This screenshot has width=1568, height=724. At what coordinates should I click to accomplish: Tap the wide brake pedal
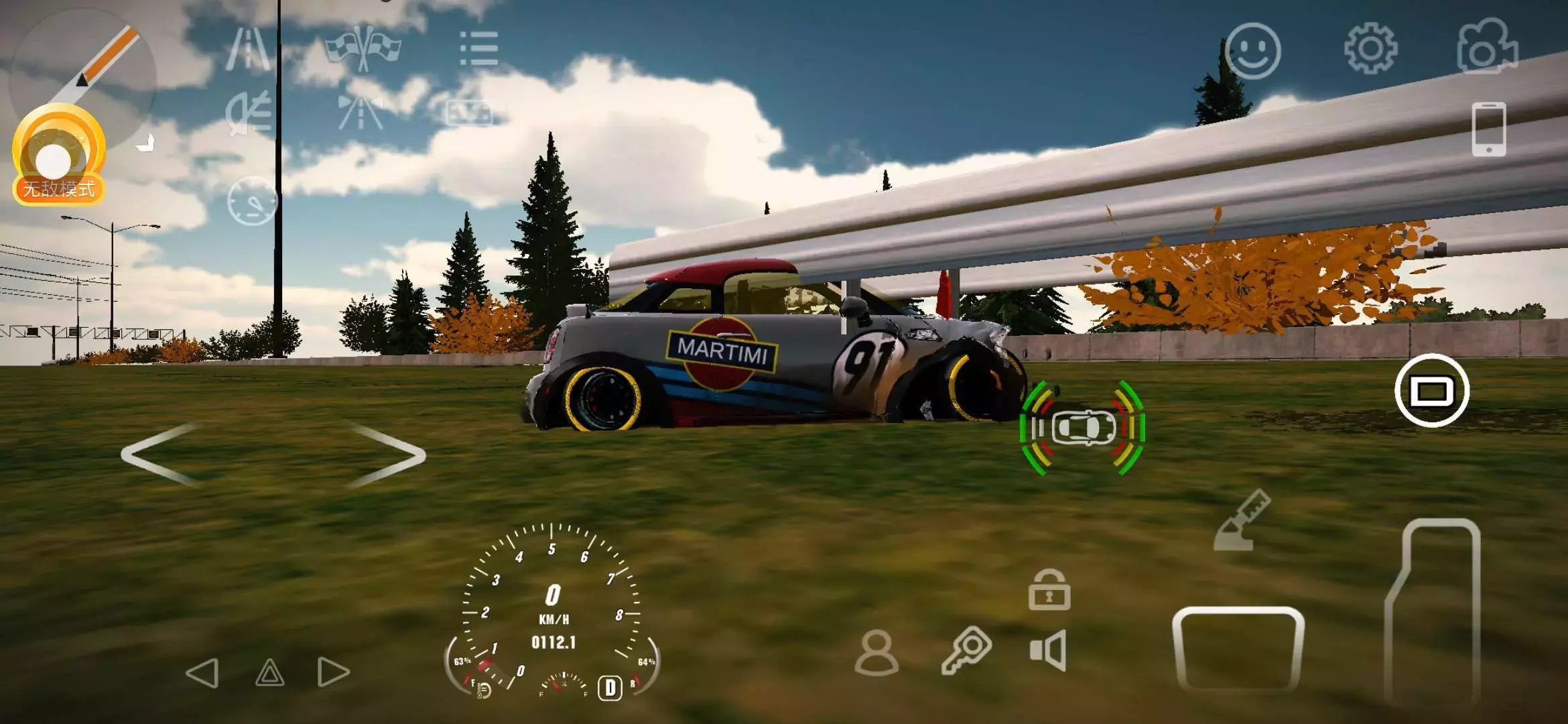pos(1238,648)
